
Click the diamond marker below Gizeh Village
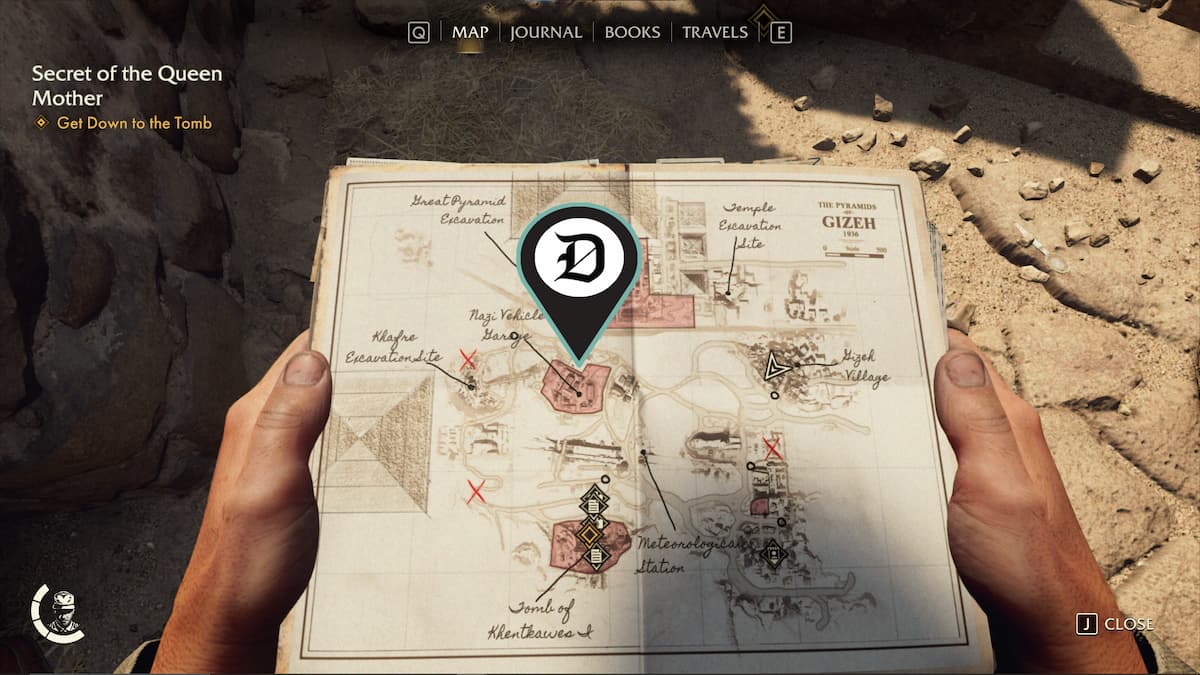pos(773,552)
